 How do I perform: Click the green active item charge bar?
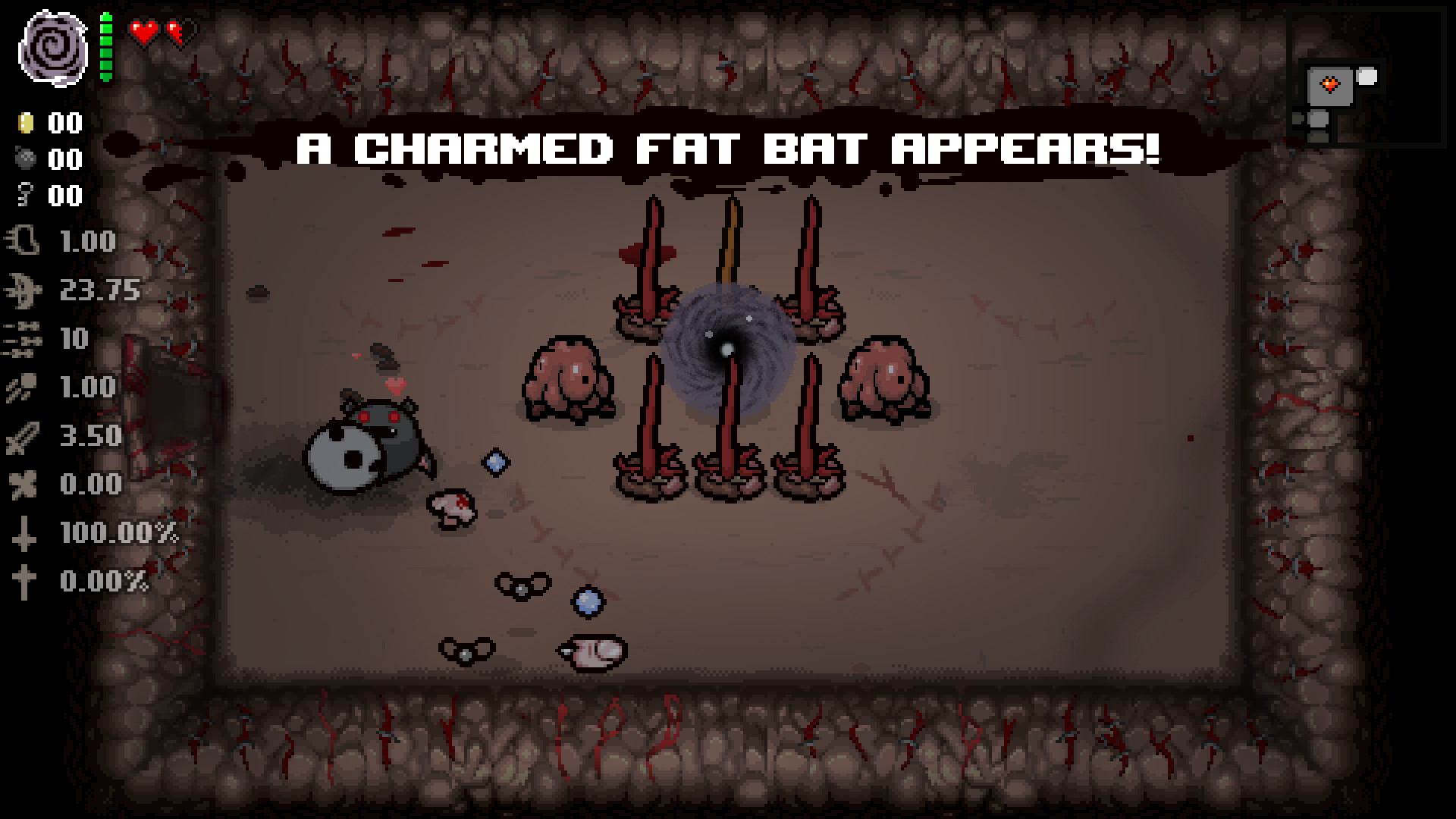[x=105, y=45]
